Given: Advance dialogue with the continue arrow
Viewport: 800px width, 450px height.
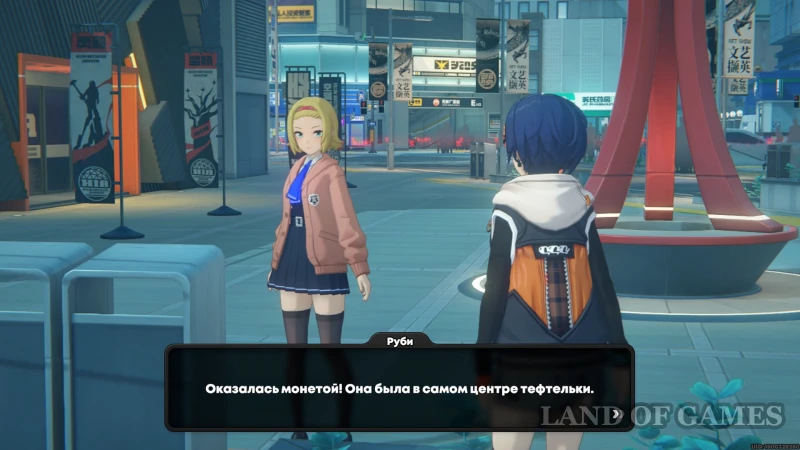Looking at the screenshot, I should 616,412.
